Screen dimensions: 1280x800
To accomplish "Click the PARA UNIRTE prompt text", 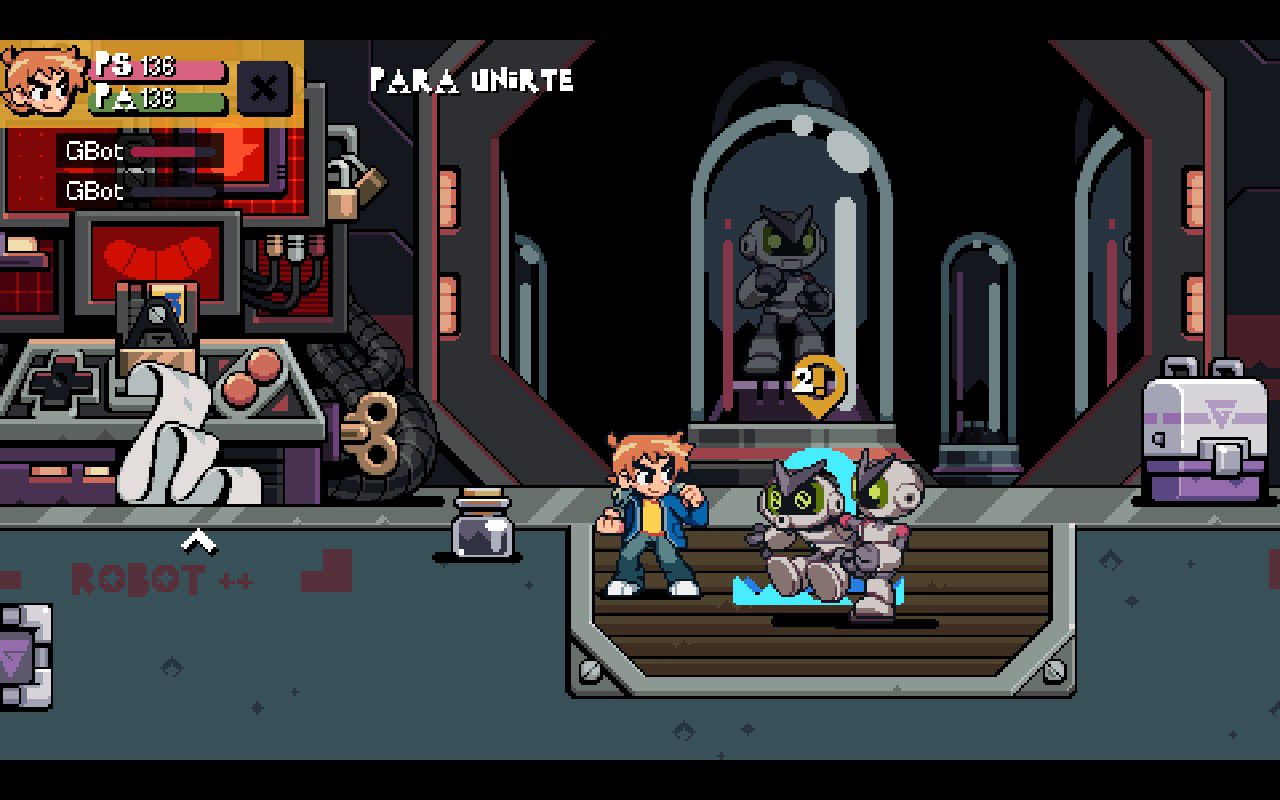I will click(x=470, y=80).
